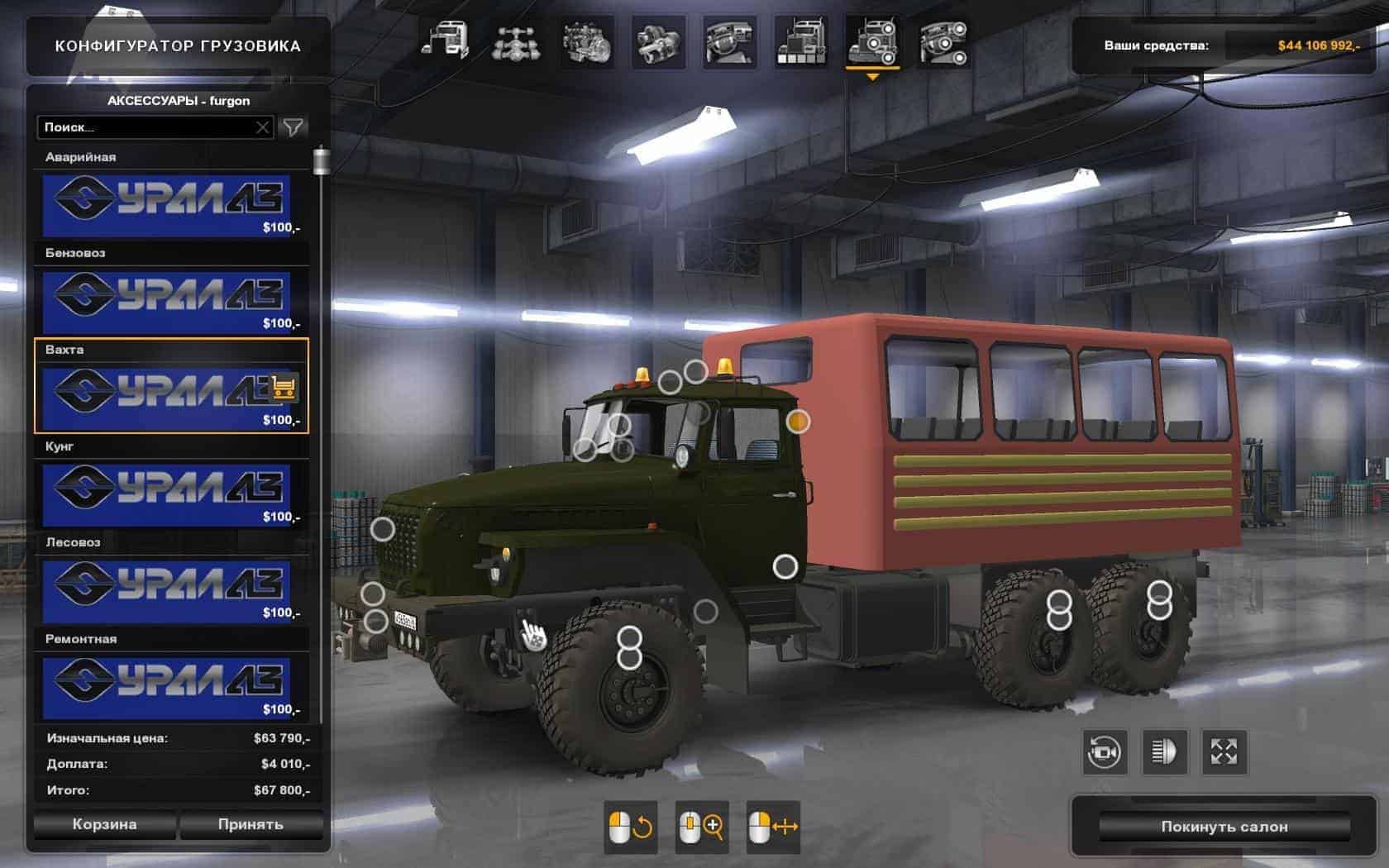This screenshot has height=868, width=1389.
Task: Open the transmission tab
Action: click(659, 41)
